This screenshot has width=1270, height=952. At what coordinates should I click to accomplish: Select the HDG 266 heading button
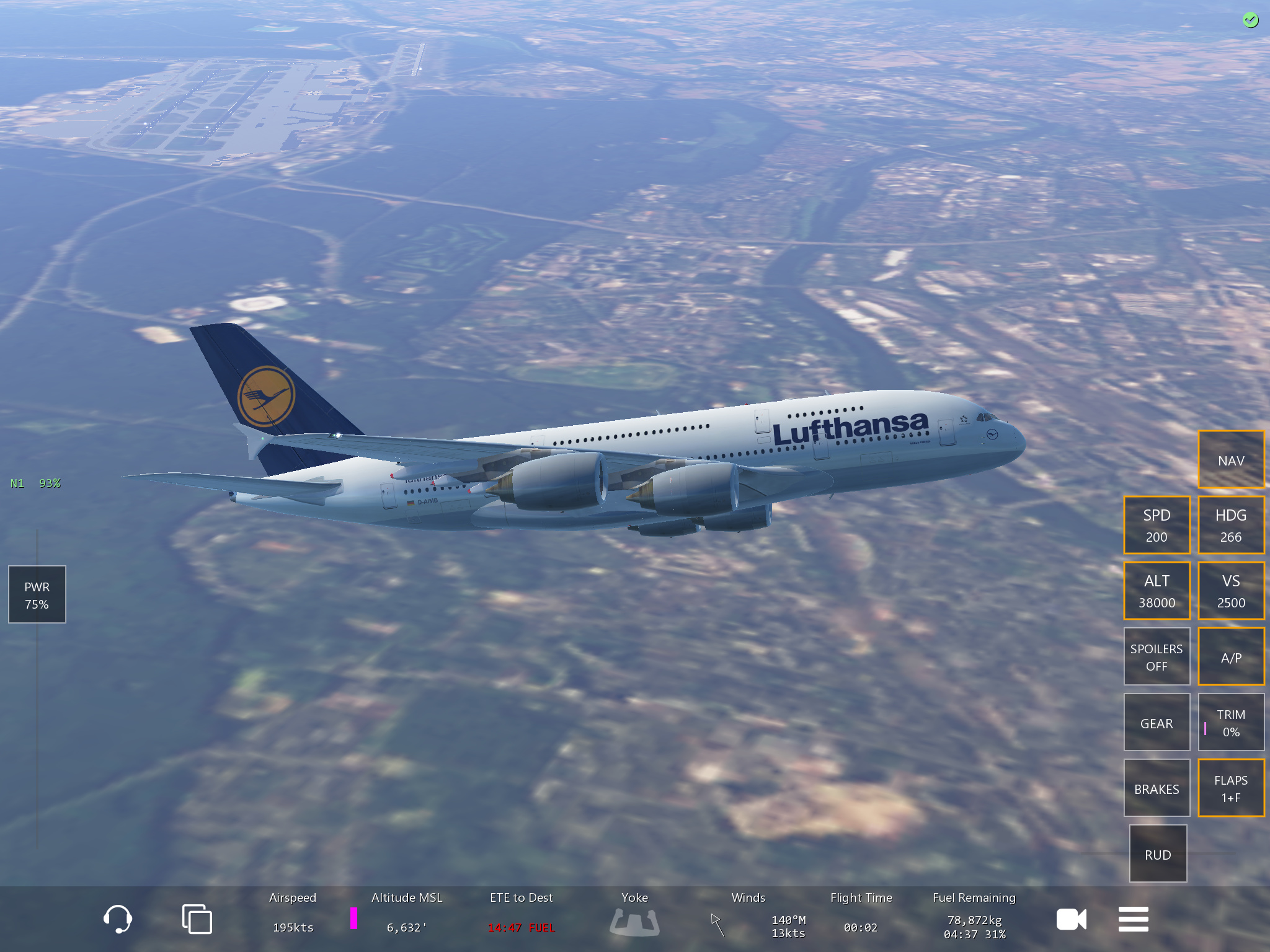1230,525
